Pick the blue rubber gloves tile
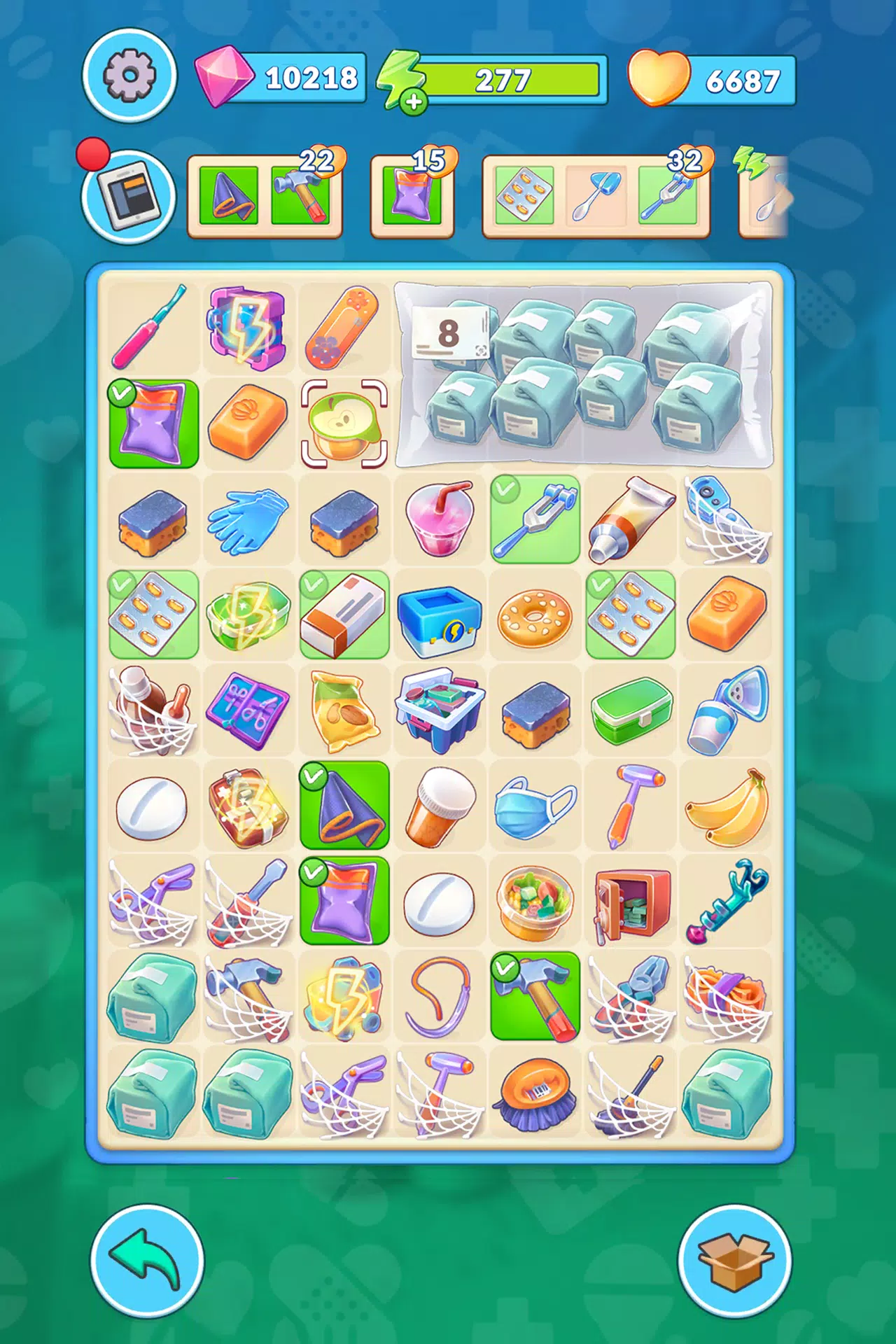 pos(248,519)
